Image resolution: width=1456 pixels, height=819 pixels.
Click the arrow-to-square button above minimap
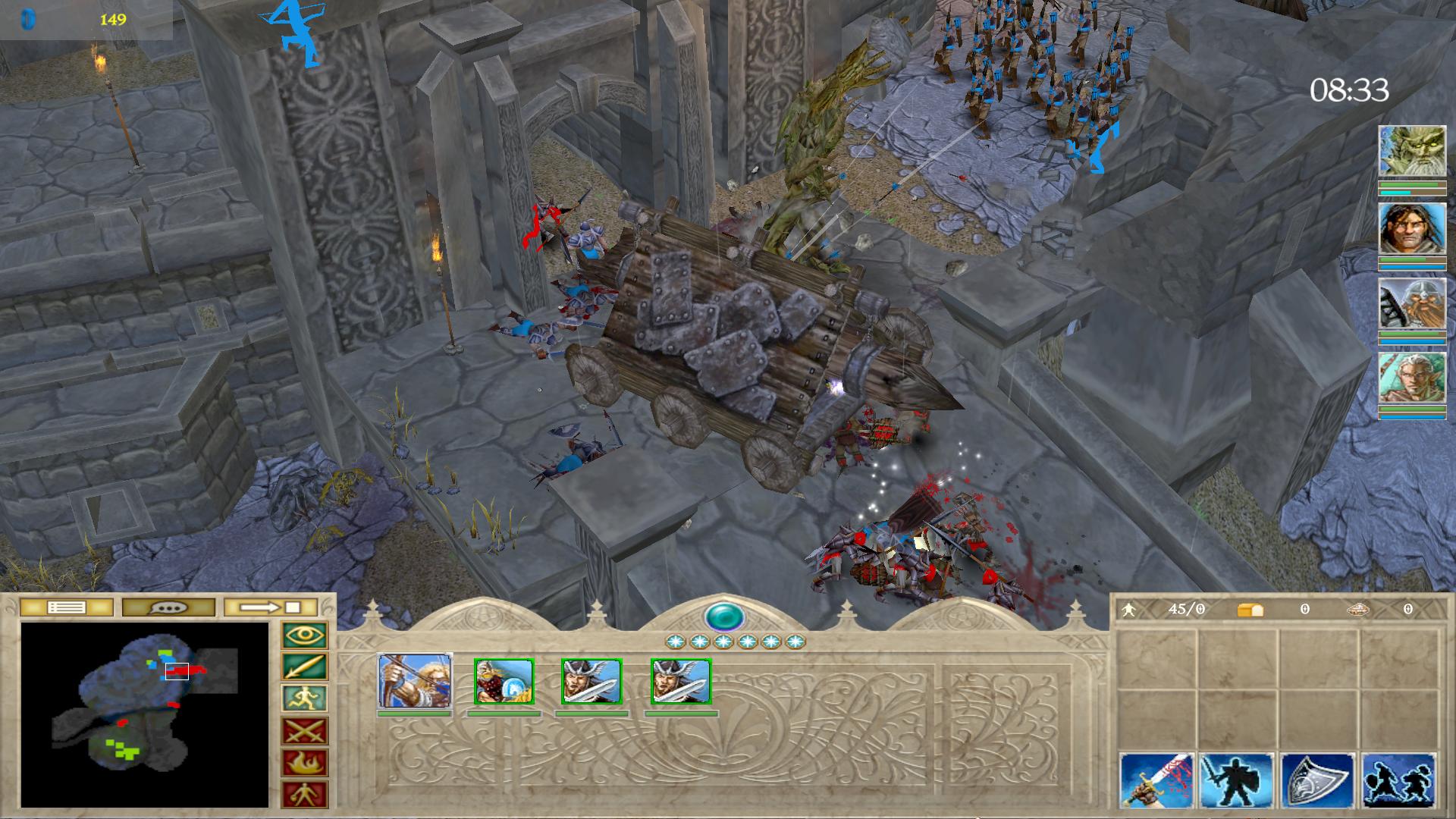point(271,607)
